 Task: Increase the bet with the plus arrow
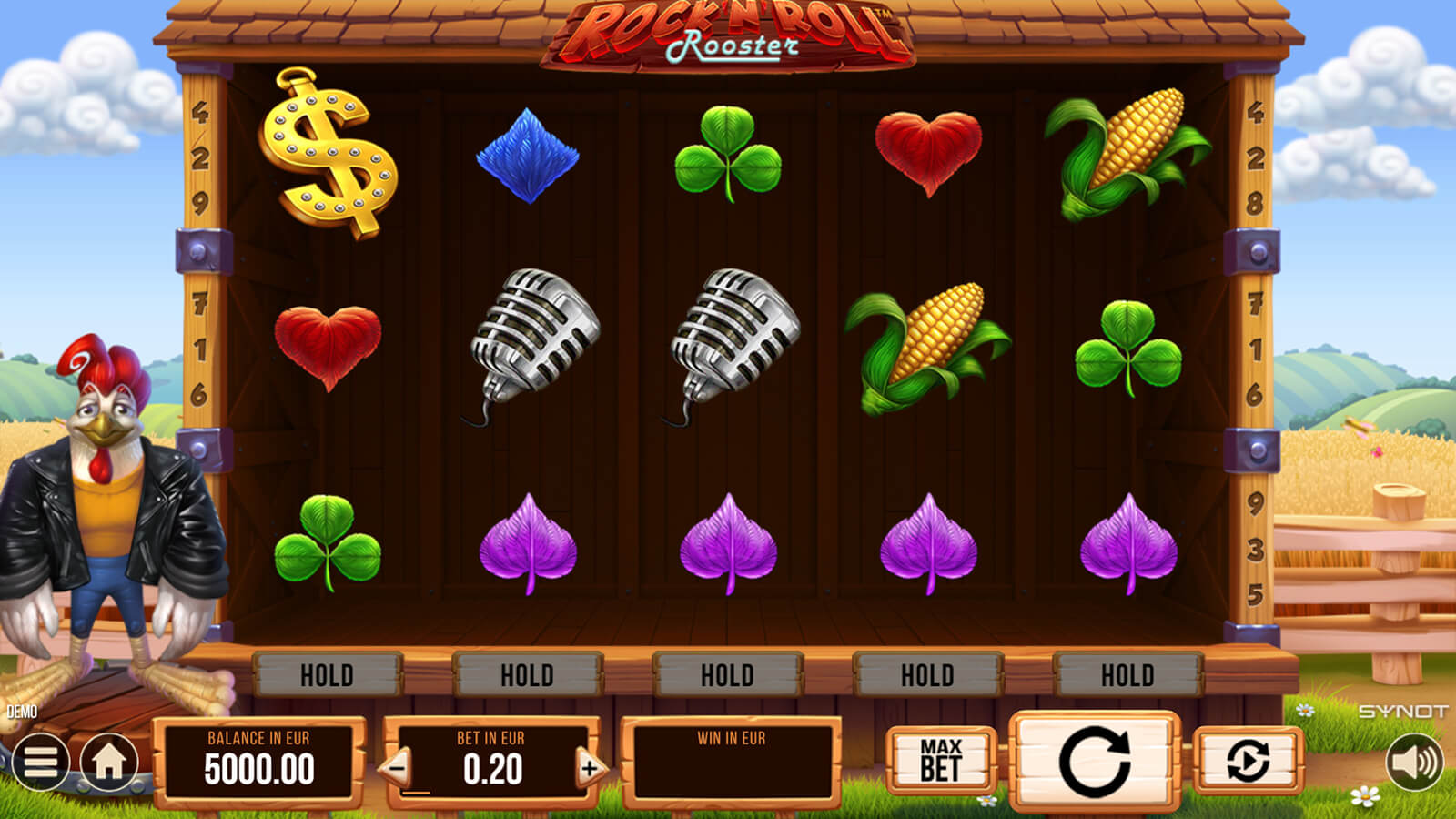589,768
